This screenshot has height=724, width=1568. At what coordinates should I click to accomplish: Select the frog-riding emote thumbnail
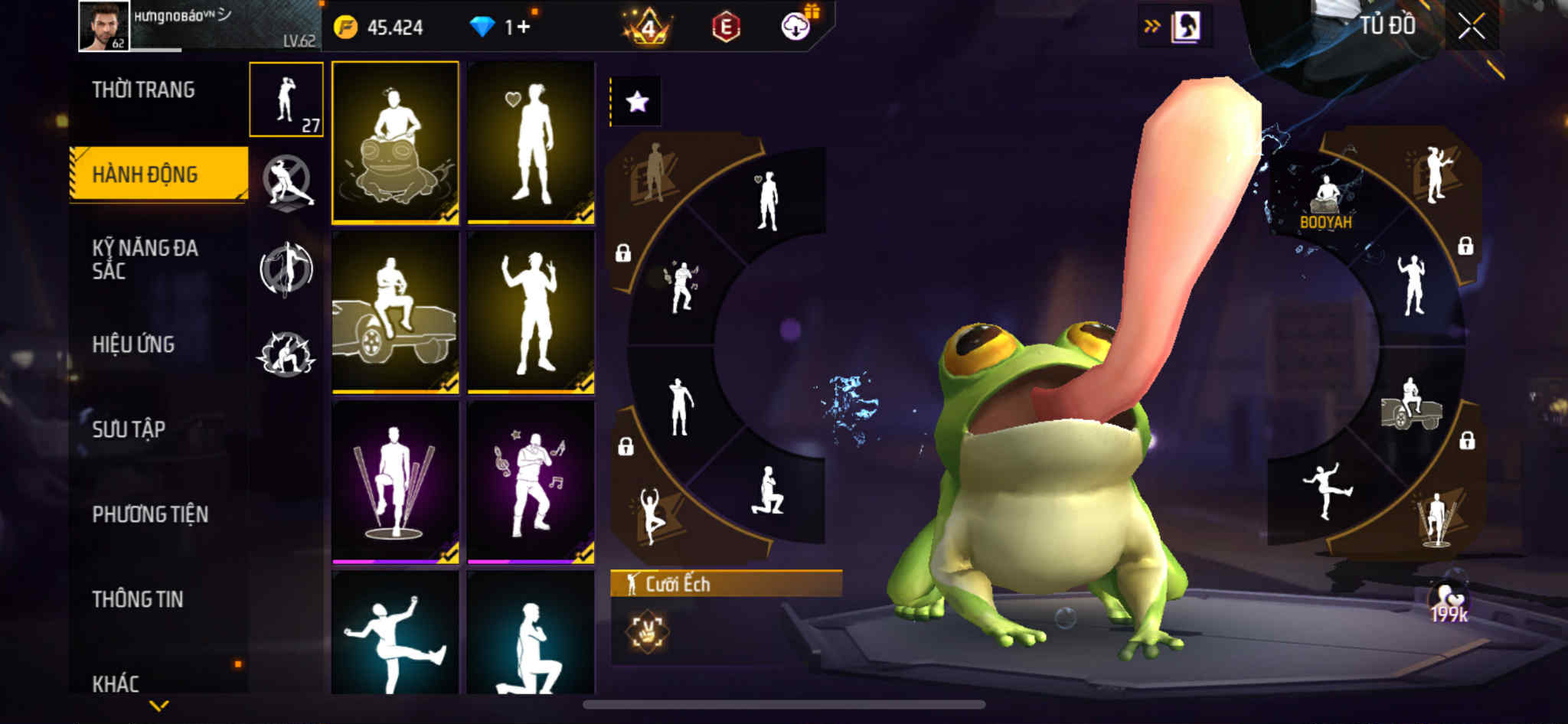coord(395,143)
